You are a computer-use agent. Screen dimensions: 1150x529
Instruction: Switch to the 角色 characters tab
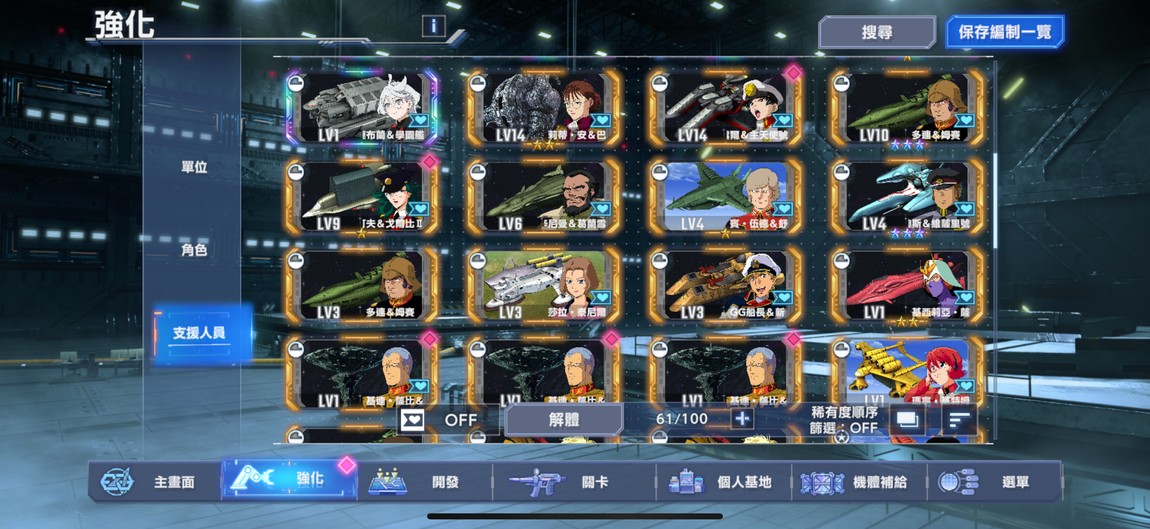(x=194, y=250)
